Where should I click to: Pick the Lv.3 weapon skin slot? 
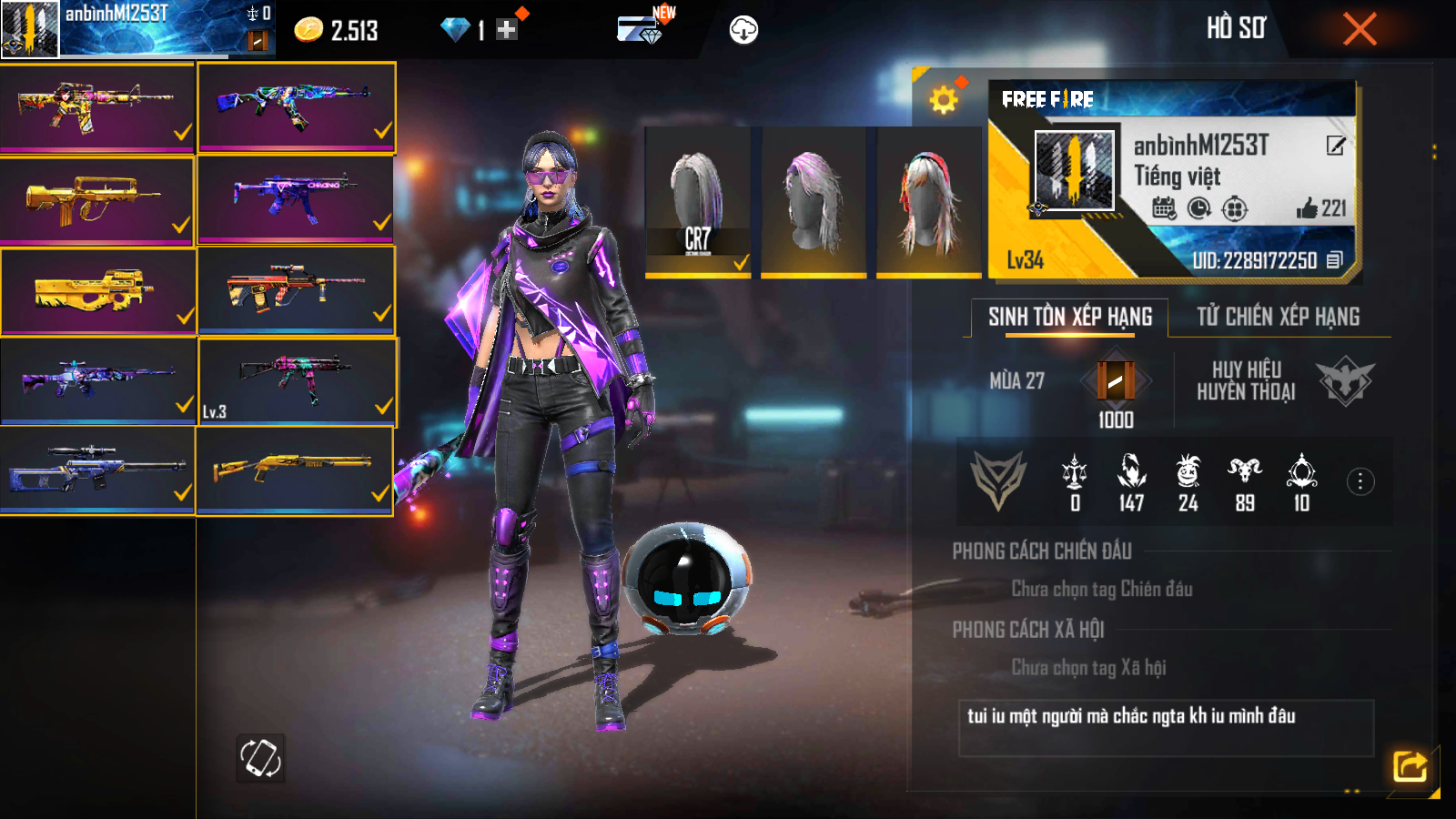click(296, 380)
